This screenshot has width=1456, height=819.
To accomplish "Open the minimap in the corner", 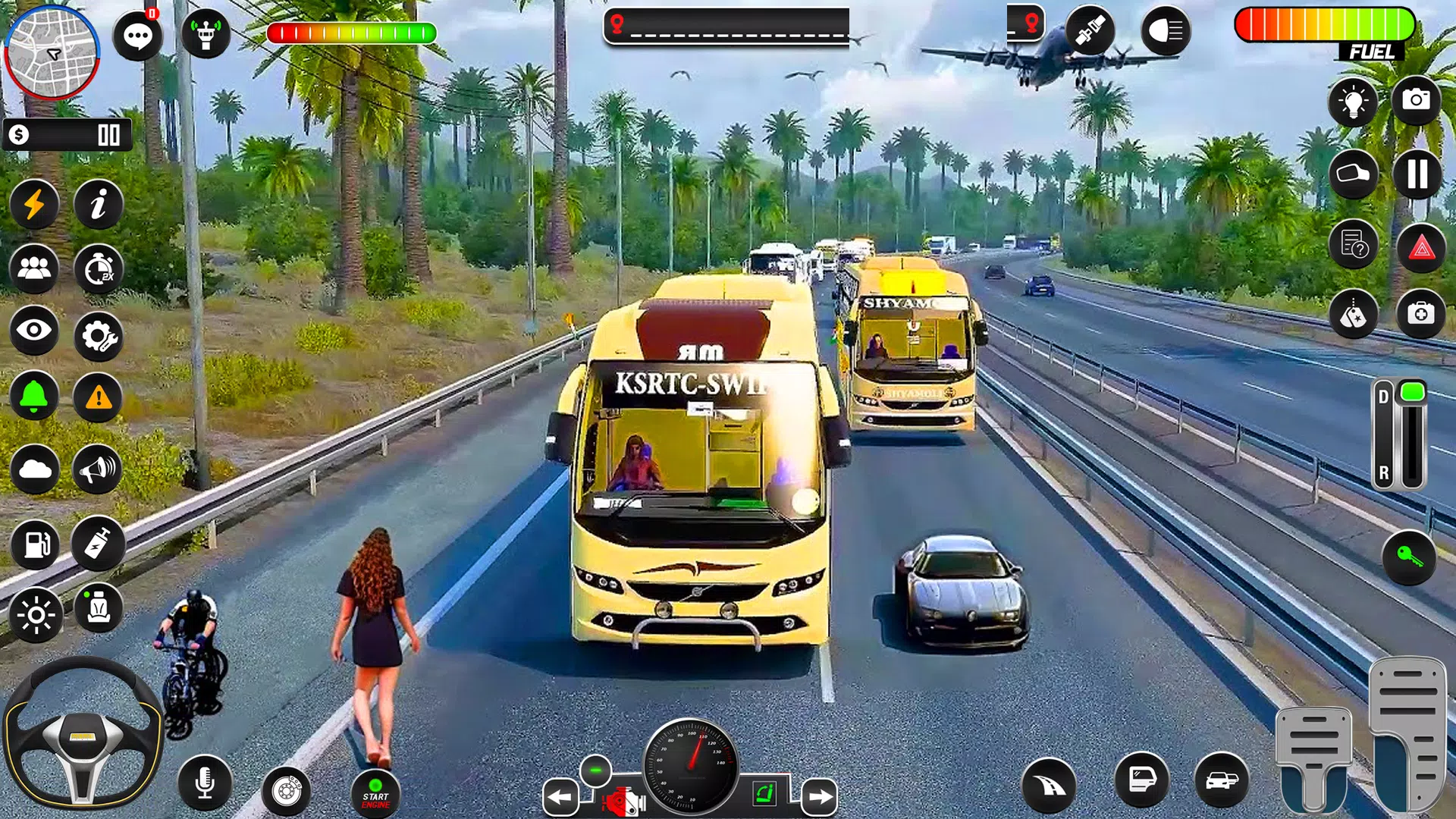I will coord(52,52).
